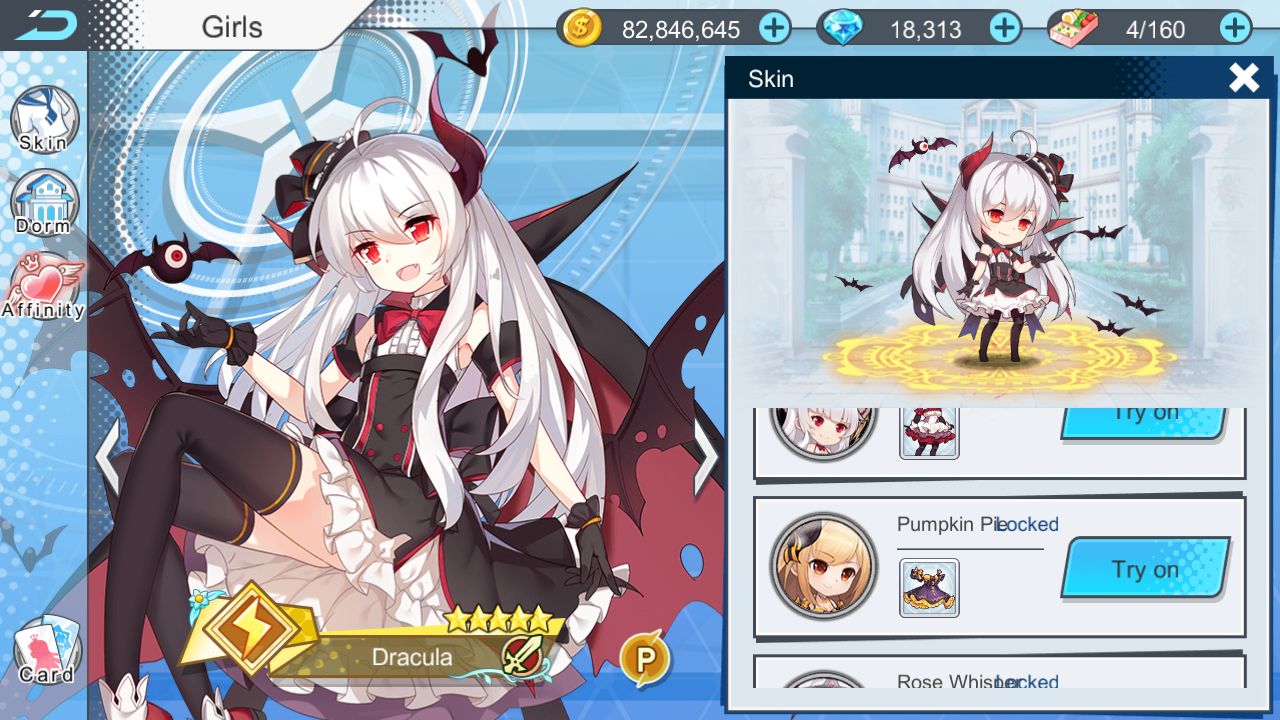This screenshot has height=720, width=1280.
Task: Open the Pumpkin Pie skin thumbnail
Action: pyautogui.click(x=928, y=588)
